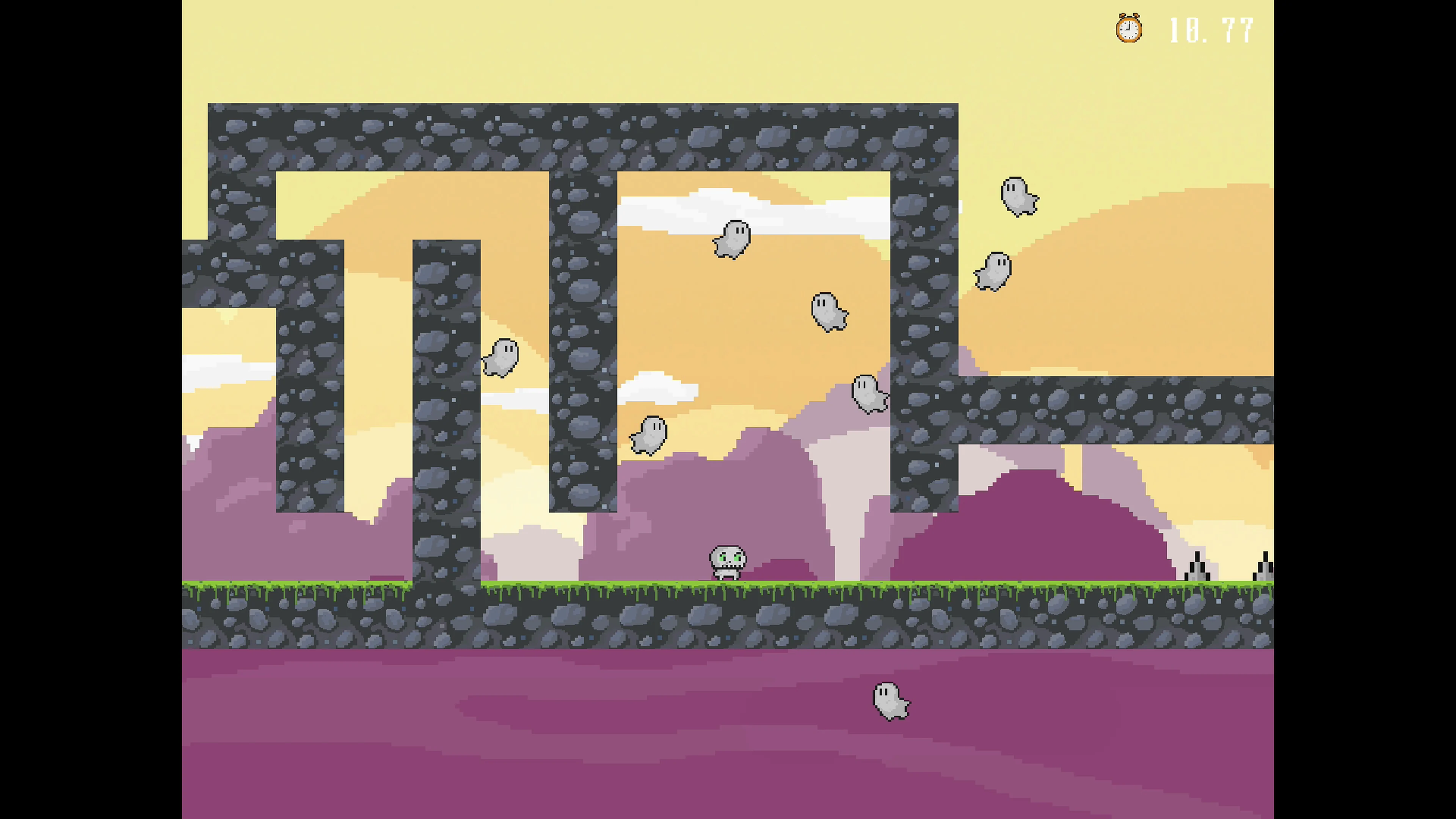Click the ghost sunk below the grass floor

[x=890, y=701]
